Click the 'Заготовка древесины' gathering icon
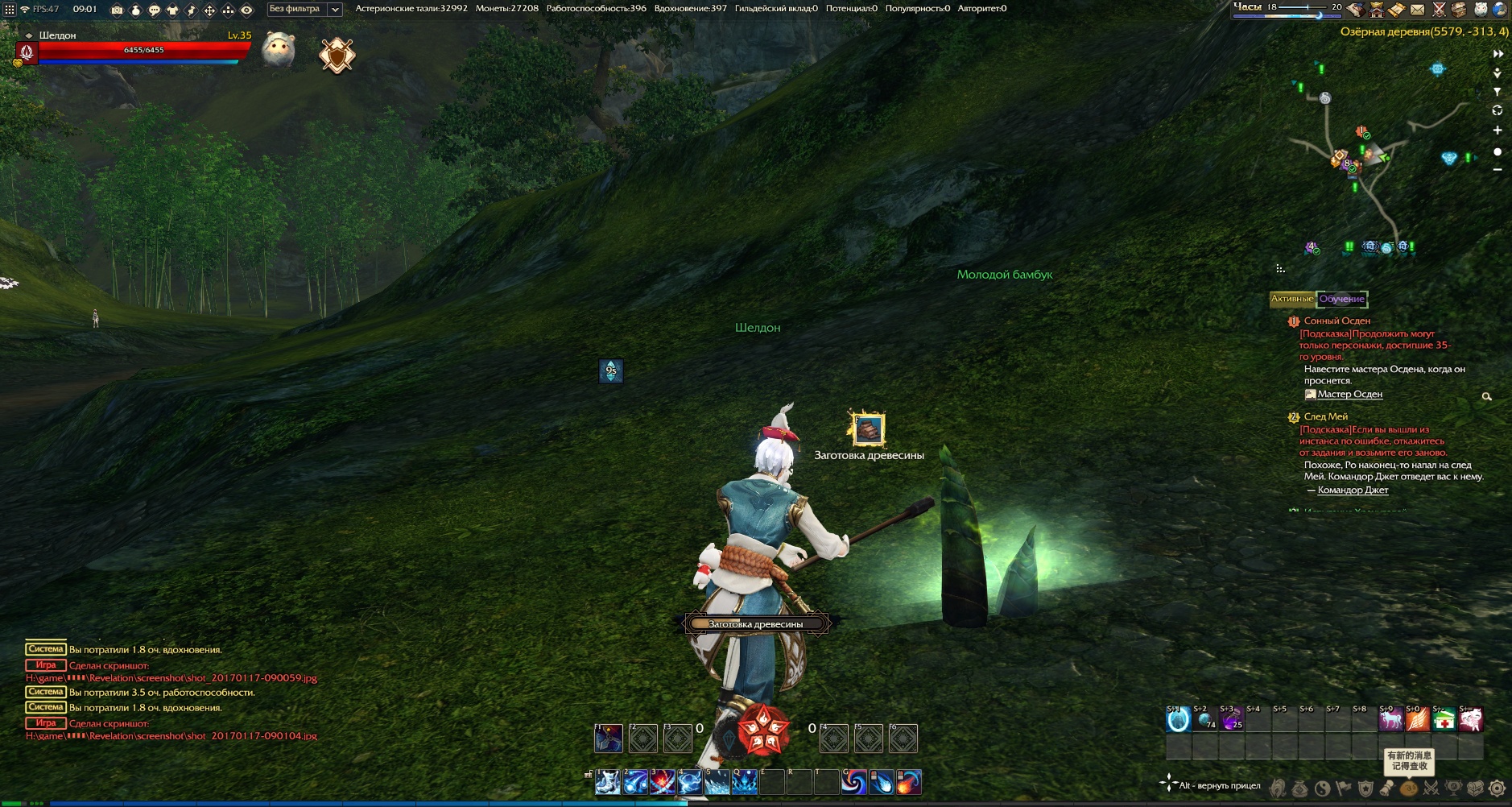This screenshot has width=1512, height=807. [867, 428]
